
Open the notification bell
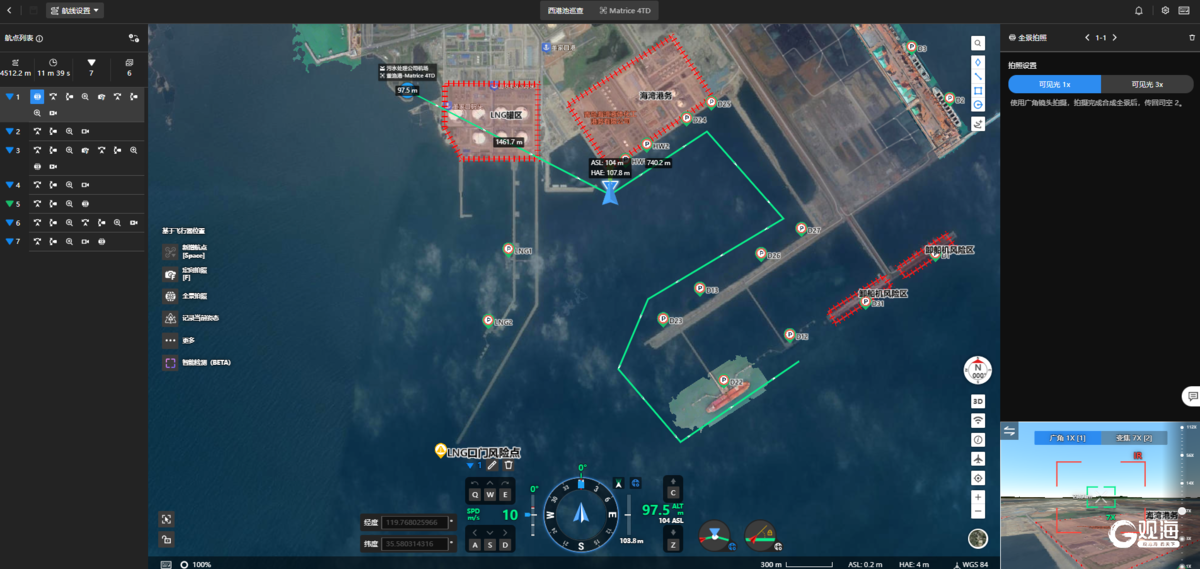[x=1138, y=11]
